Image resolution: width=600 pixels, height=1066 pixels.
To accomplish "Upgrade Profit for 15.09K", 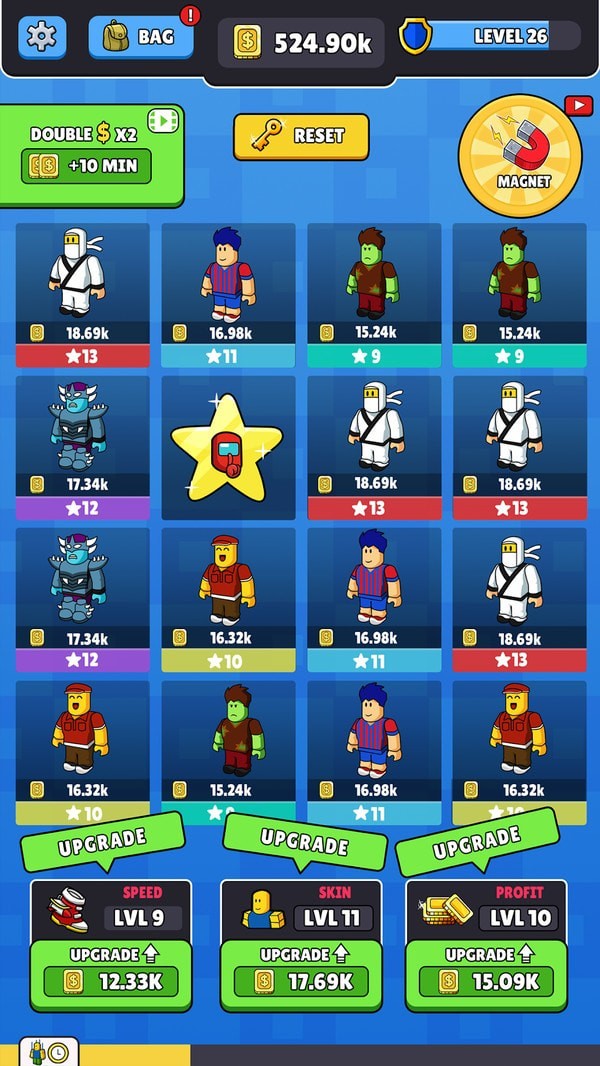I will (x=485, y=980).
